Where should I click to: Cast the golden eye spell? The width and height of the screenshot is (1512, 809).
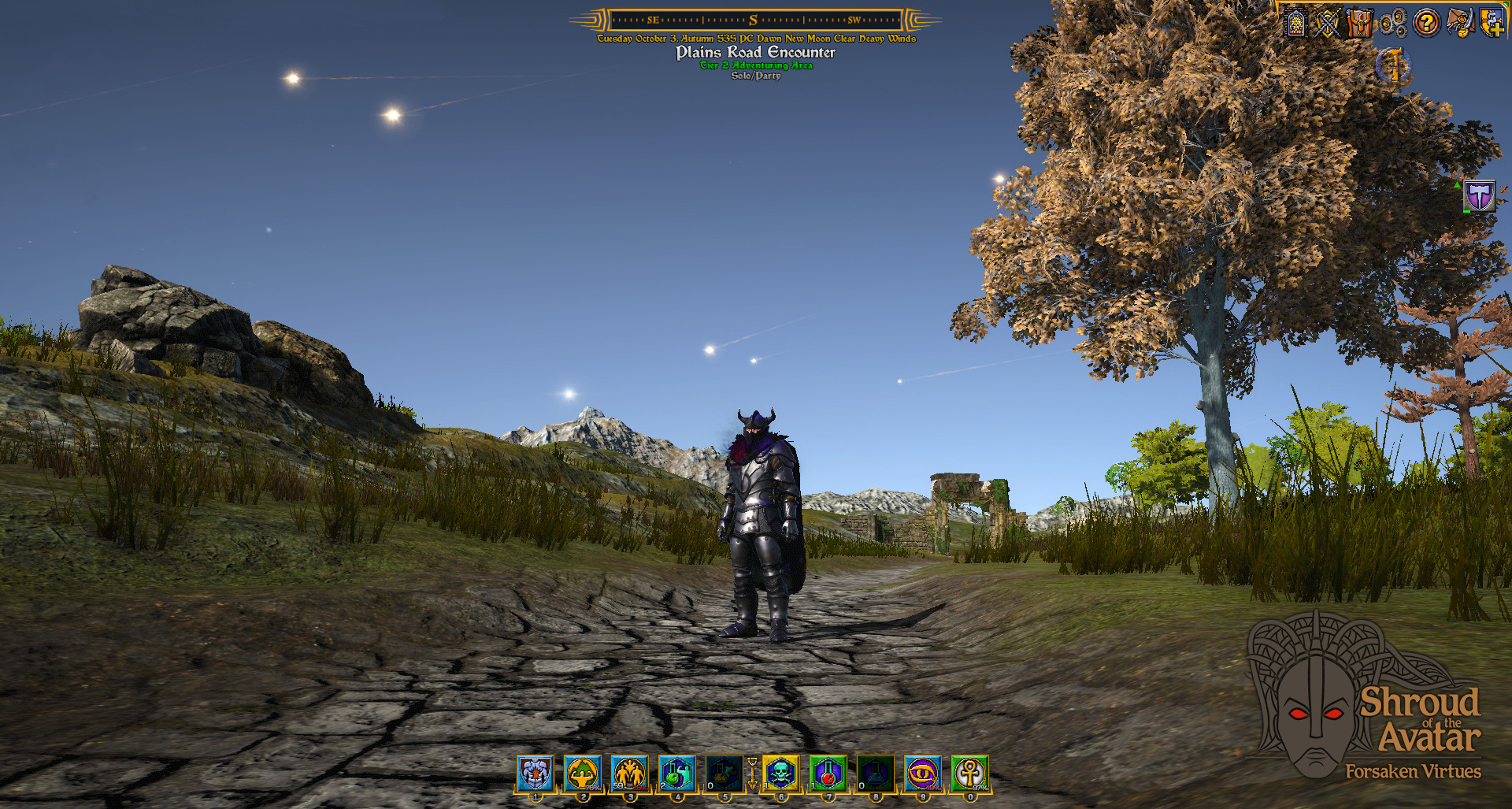click(922, 774)
